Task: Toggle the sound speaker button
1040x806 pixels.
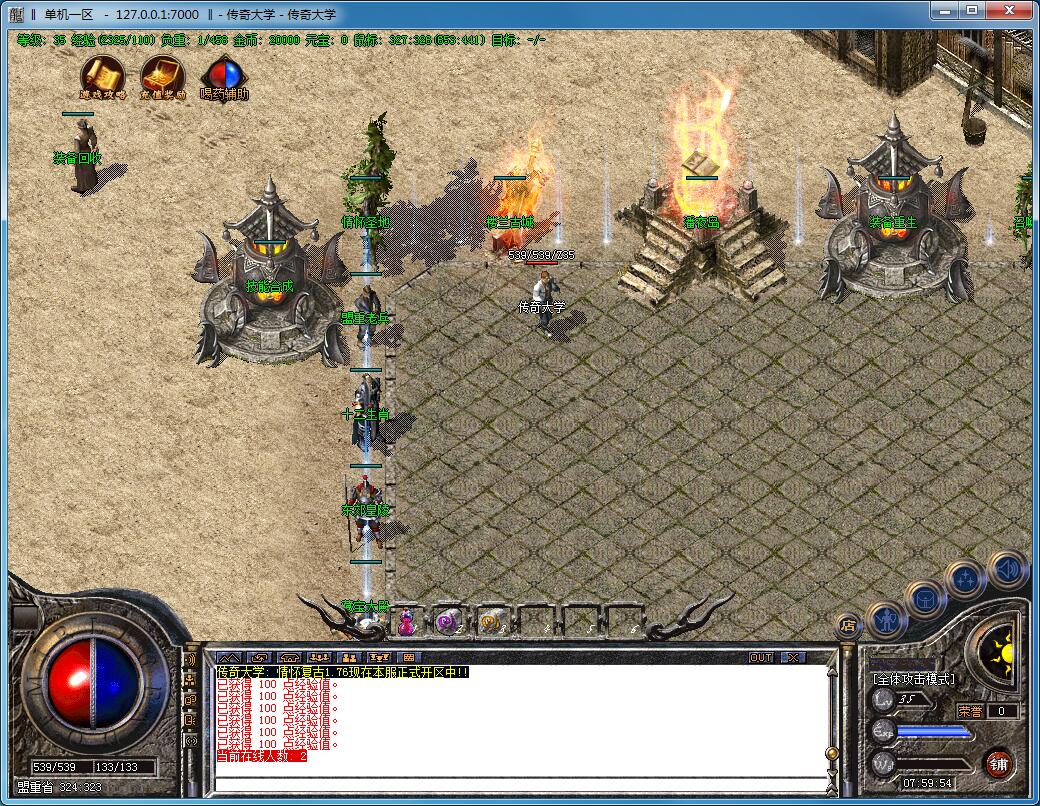Action: pyautogui.click(x=1007, y=569)
